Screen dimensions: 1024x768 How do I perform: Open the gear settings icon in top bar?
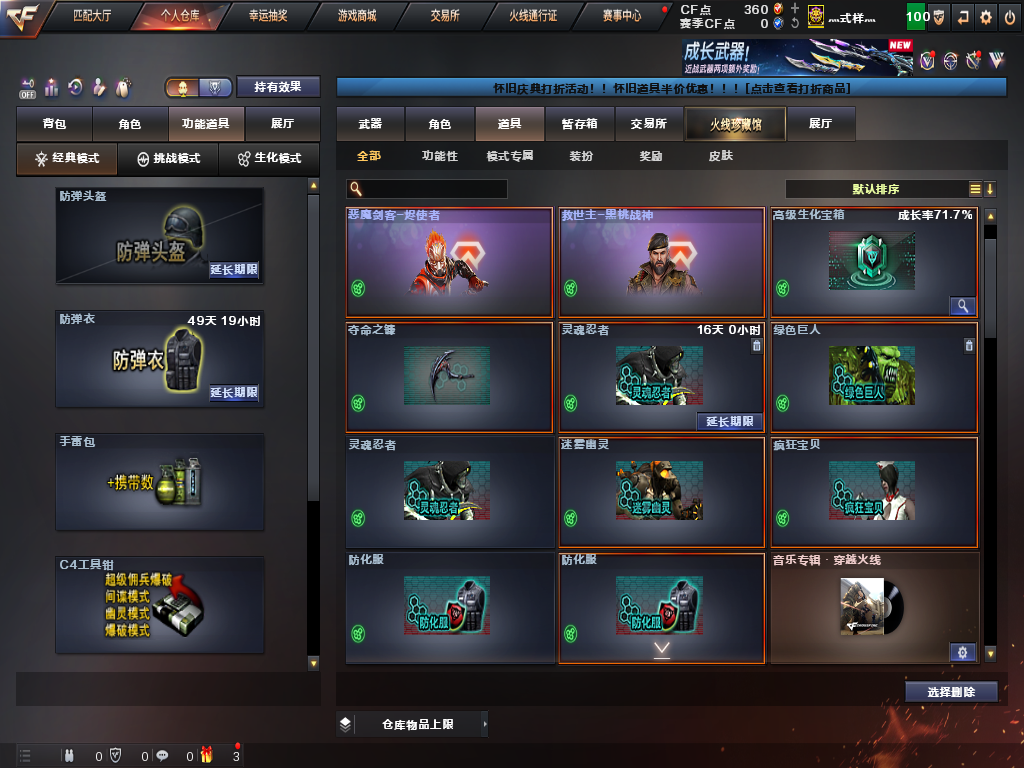pyautogui.click(x=986, y=17)
